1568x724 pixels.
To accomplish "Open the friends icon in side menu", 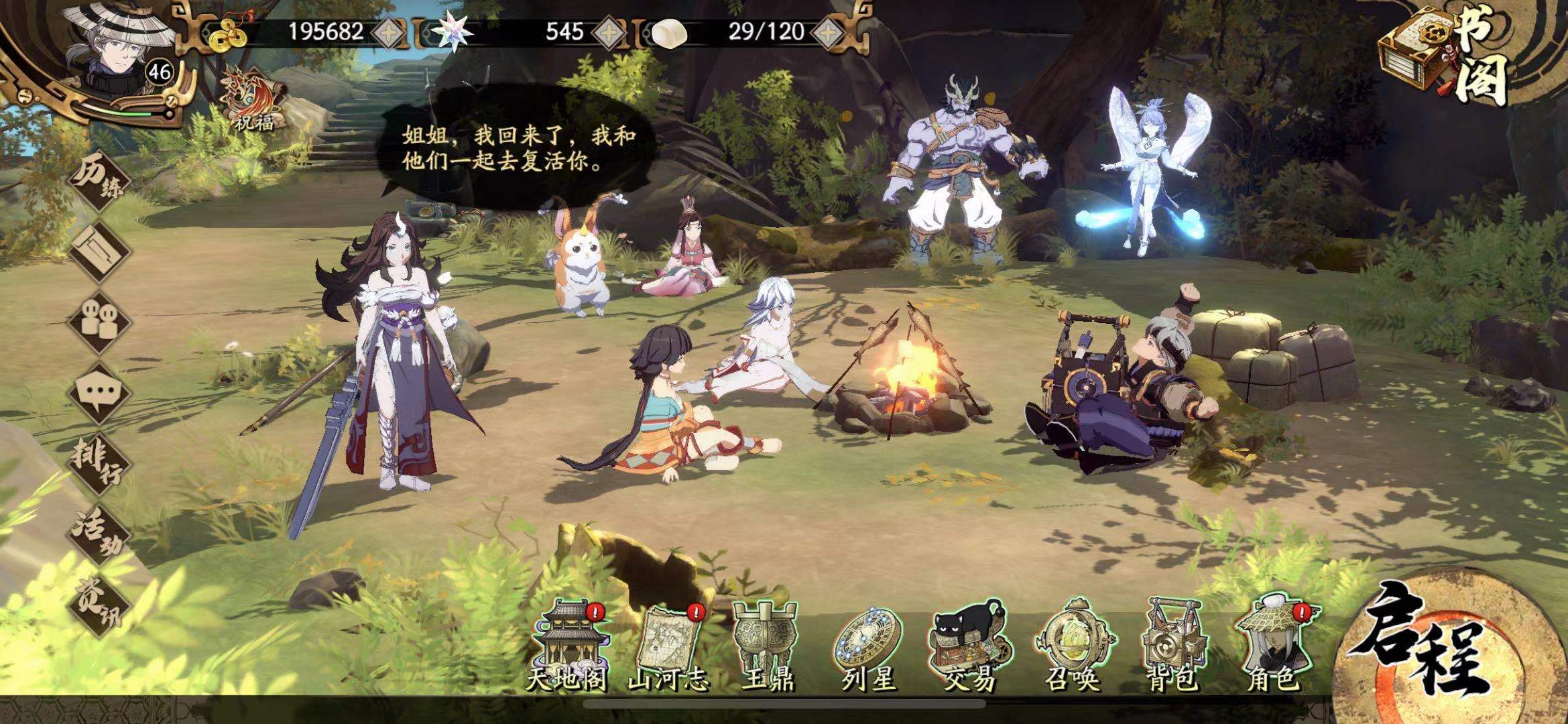I will [x=99, y=320].
